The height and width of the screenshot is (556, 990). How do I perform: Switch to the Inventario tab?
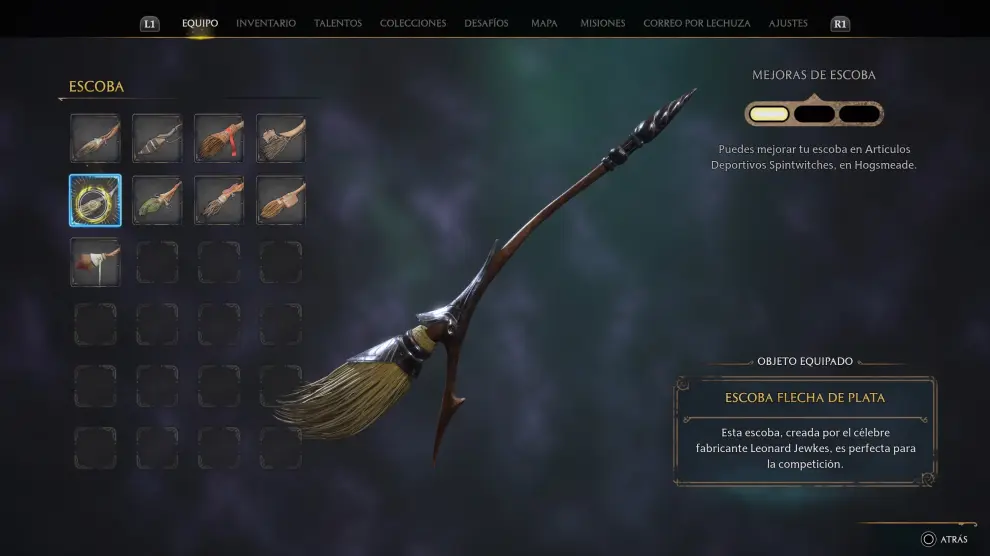[265, 23]
